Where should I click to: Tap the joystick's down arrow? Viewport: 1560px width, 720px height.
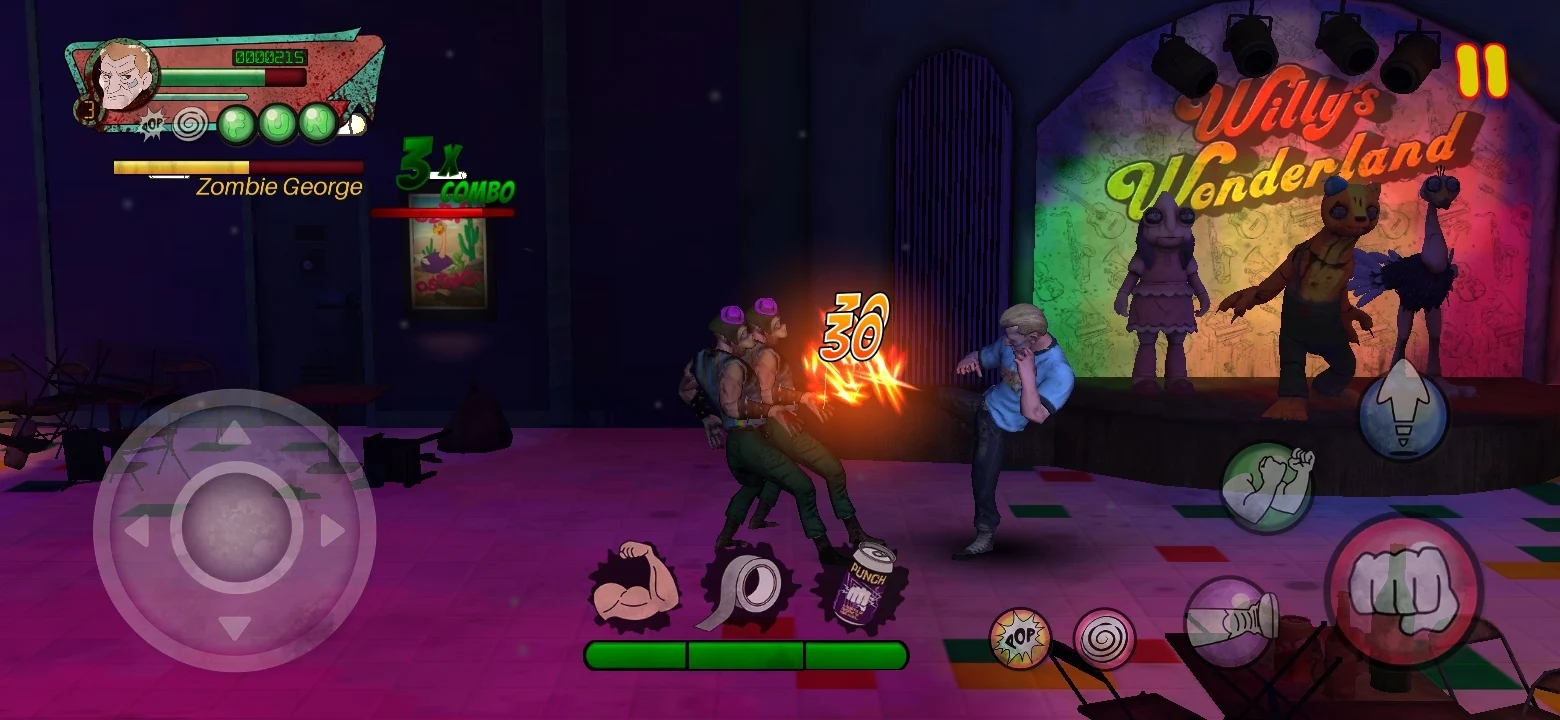tap(235, 628)
